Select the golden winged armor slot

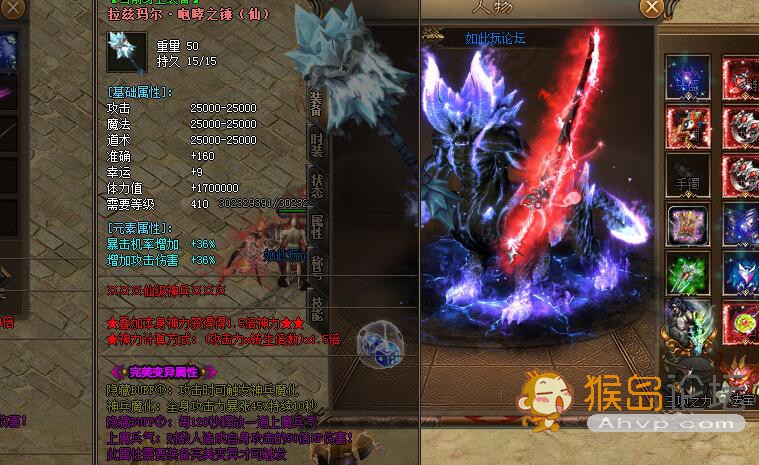pos(688,224)
